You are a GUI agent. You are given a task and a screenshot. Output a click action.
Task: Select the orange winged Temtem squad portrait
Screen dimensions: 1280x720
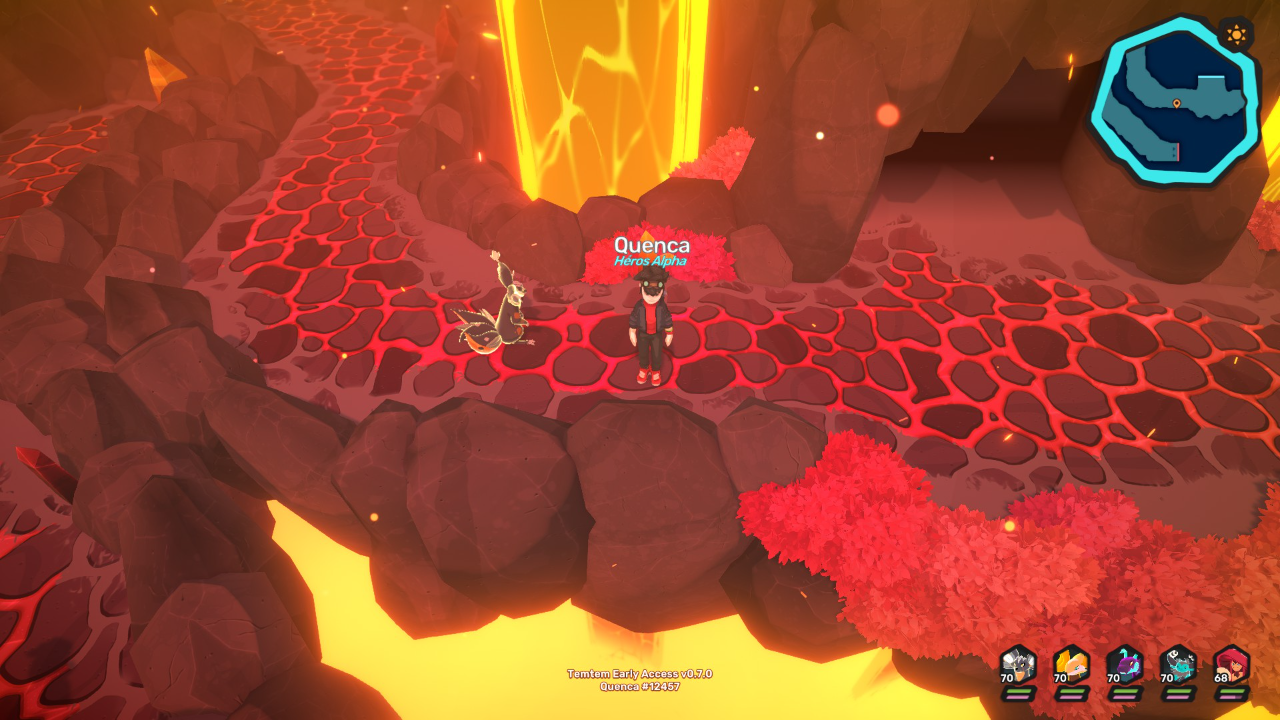point(1071,666)
